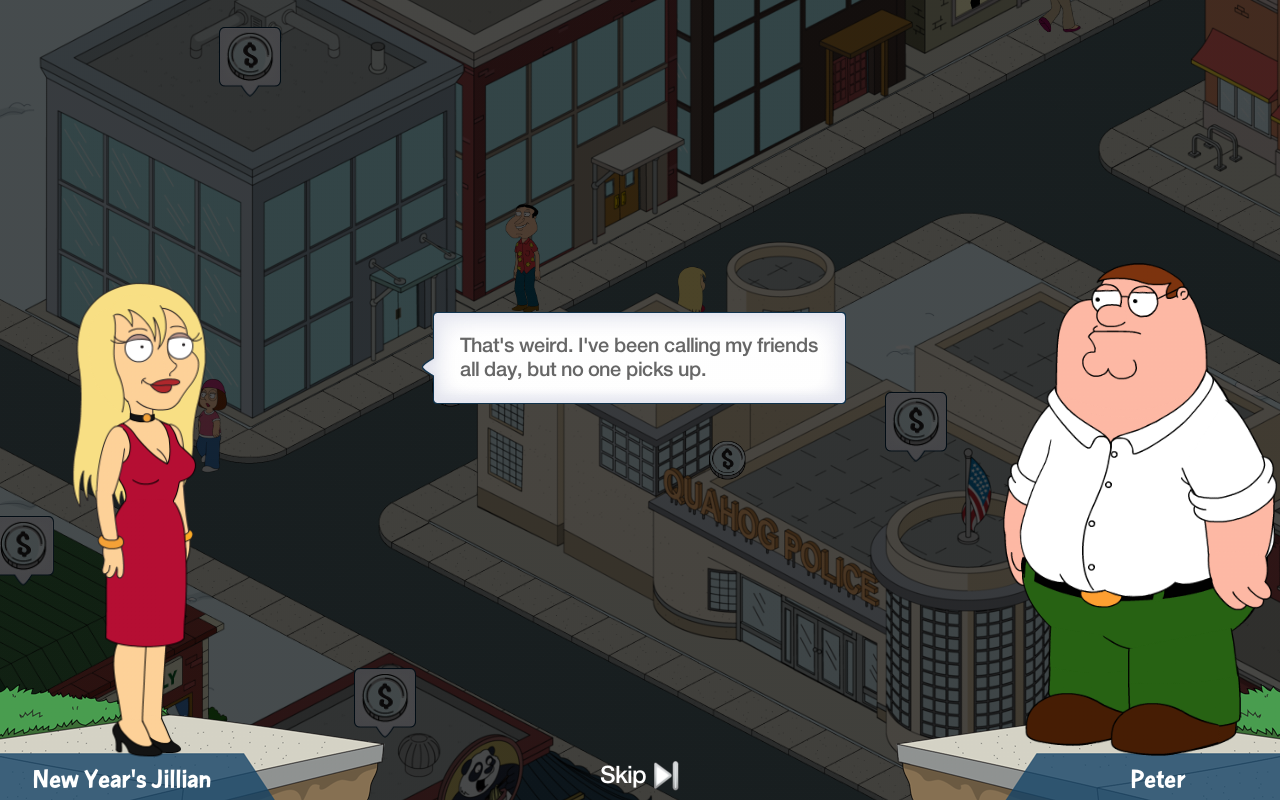Tap the dialogue speech bubble to continue
1280x800 pixels.
point(639,358)
